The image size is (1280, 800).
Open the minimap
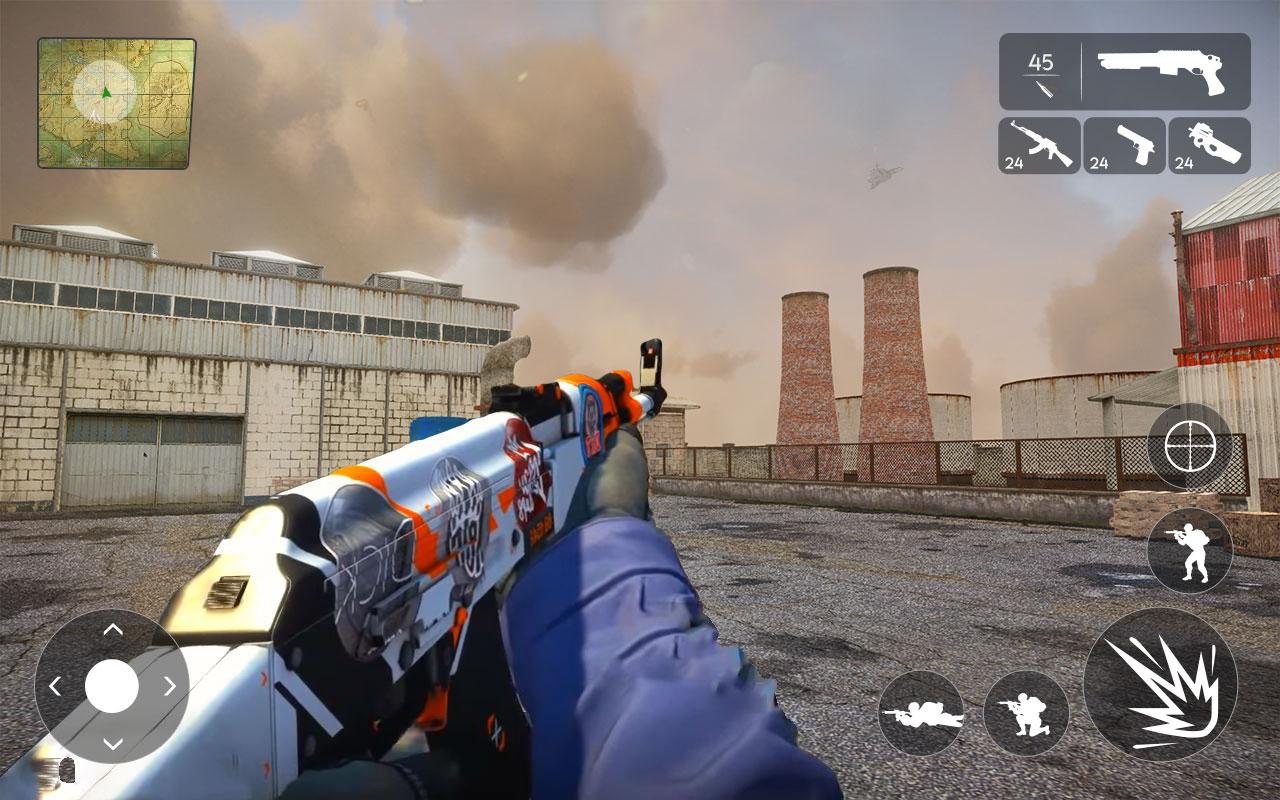[x=116, y=103]
